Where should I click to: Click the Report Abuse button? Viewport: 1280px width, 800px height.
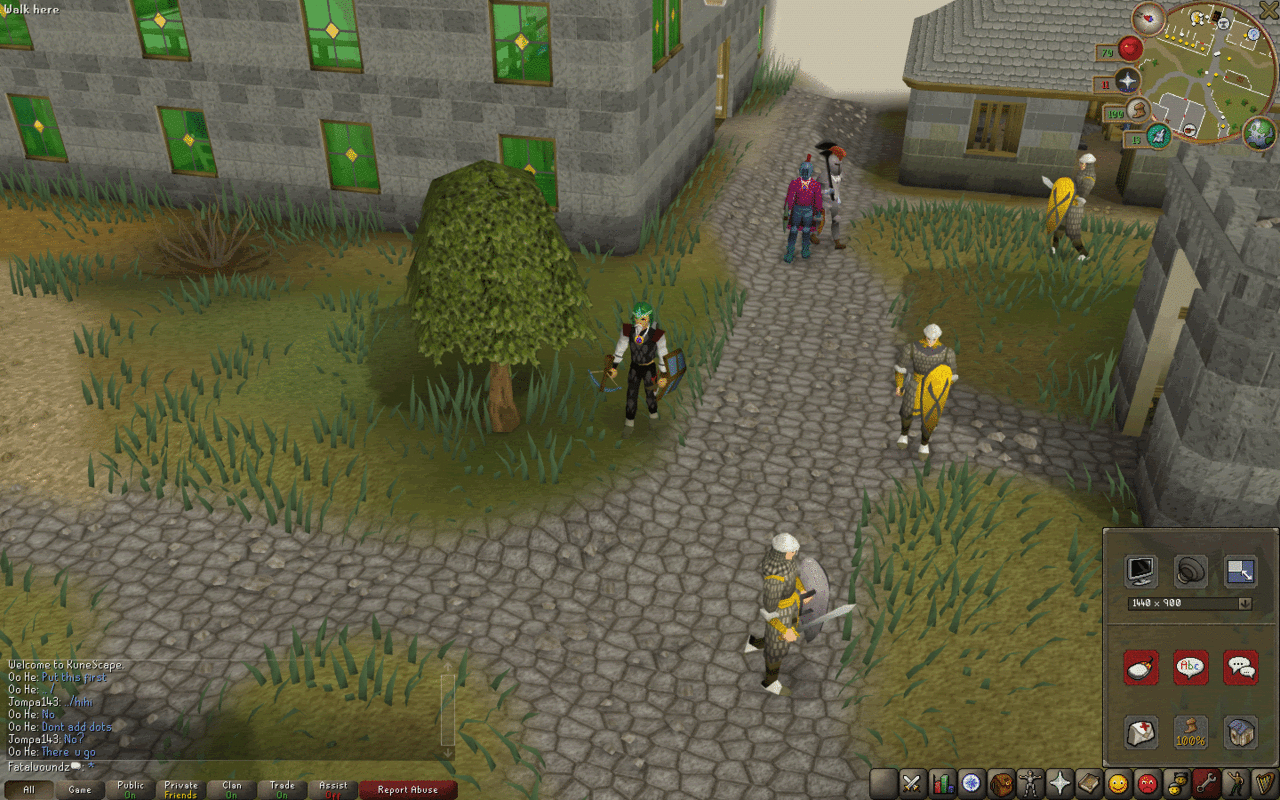408,790
